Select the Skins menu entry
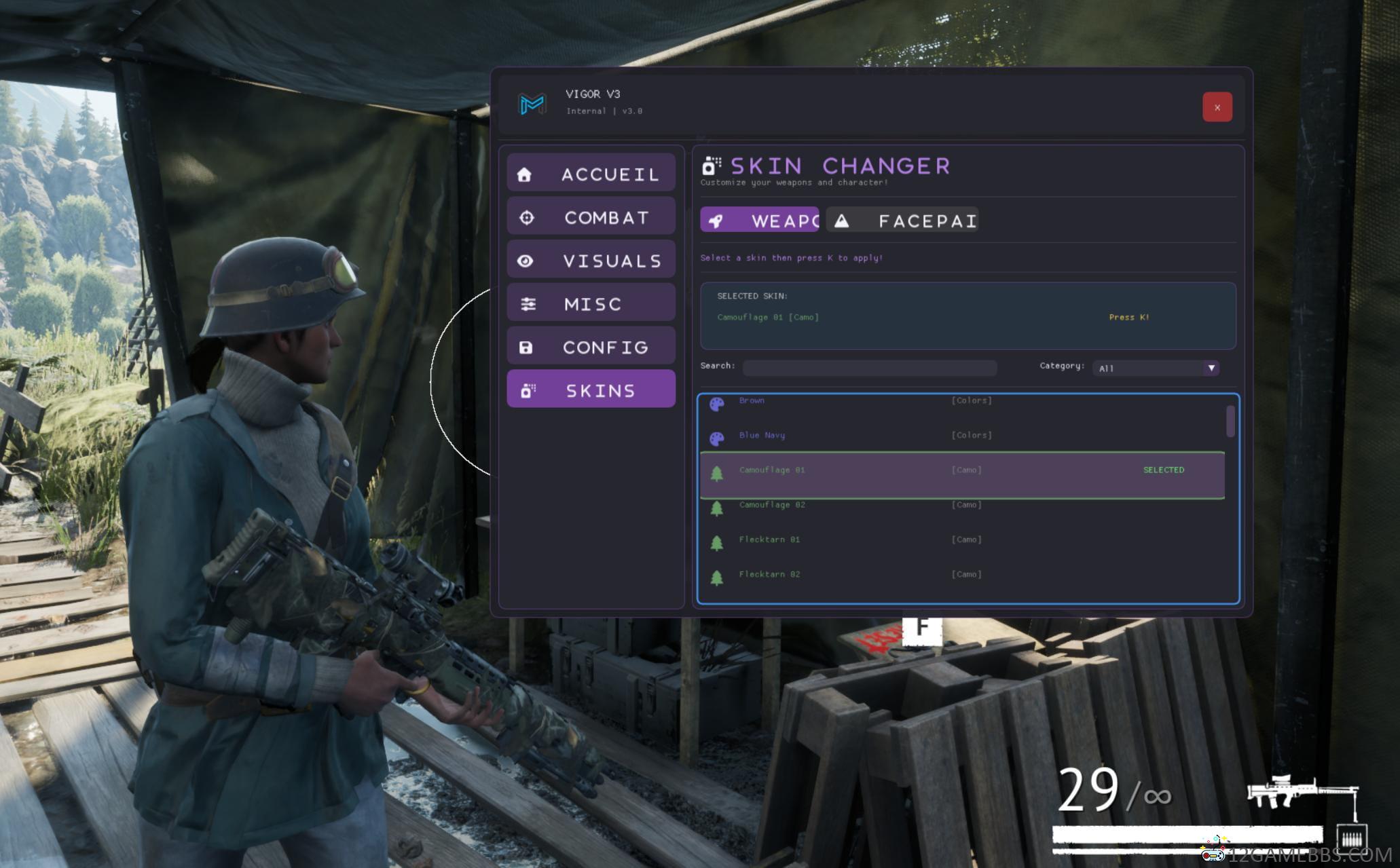 tap(591, 390)
